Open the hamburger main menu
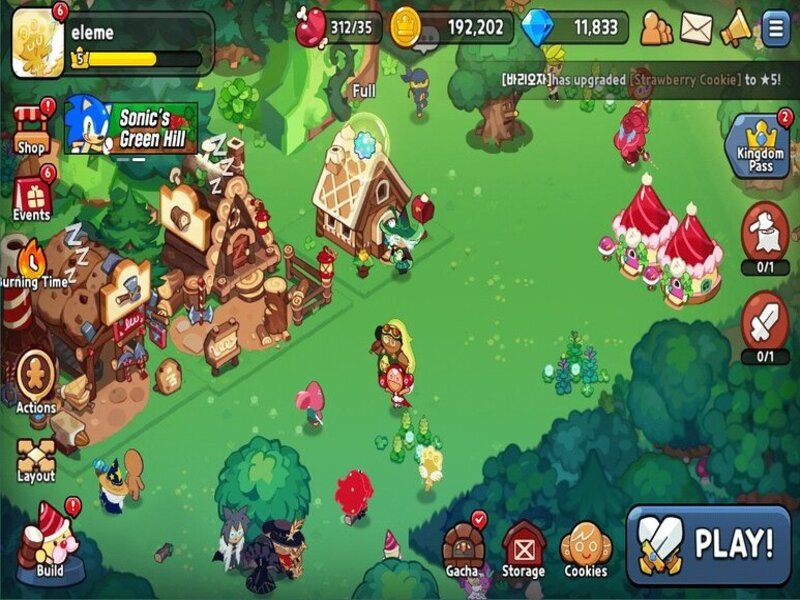The image size is (800, 600). click(x=775, y=28)
